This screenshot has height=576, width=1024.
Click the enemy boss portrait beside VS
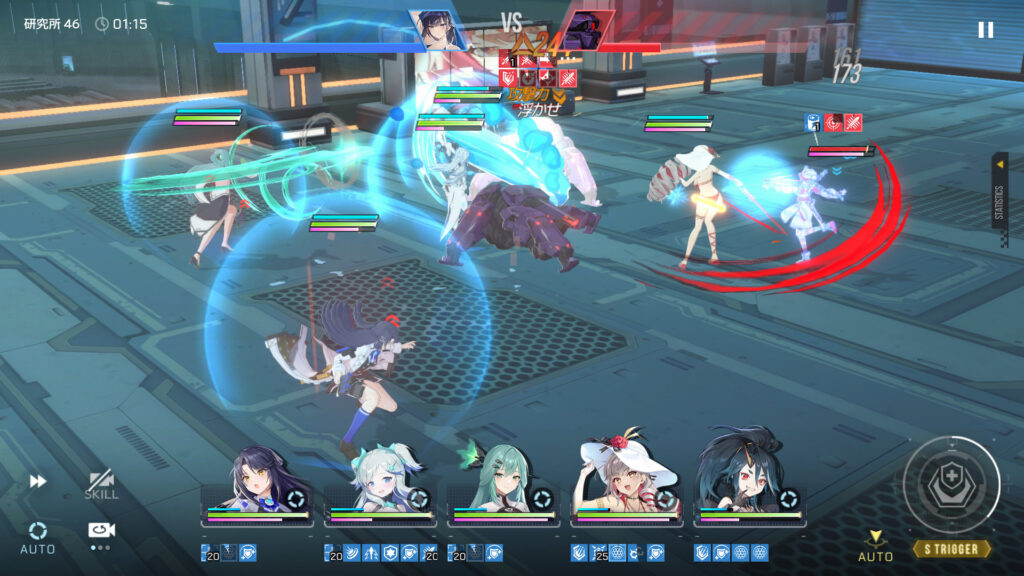click(x=584, y=30)
